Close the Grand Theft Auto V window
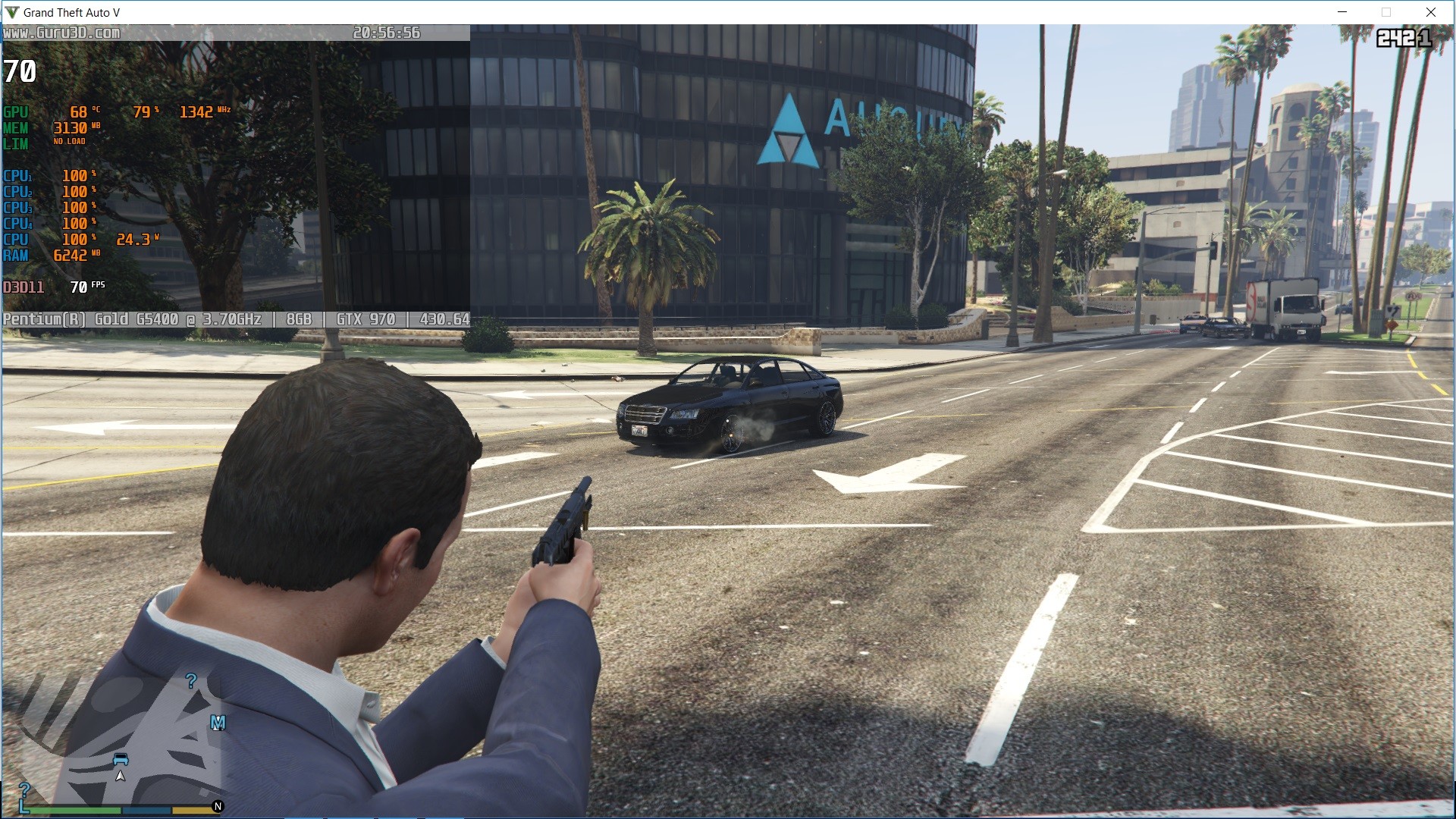 (x=1431, y=12)
